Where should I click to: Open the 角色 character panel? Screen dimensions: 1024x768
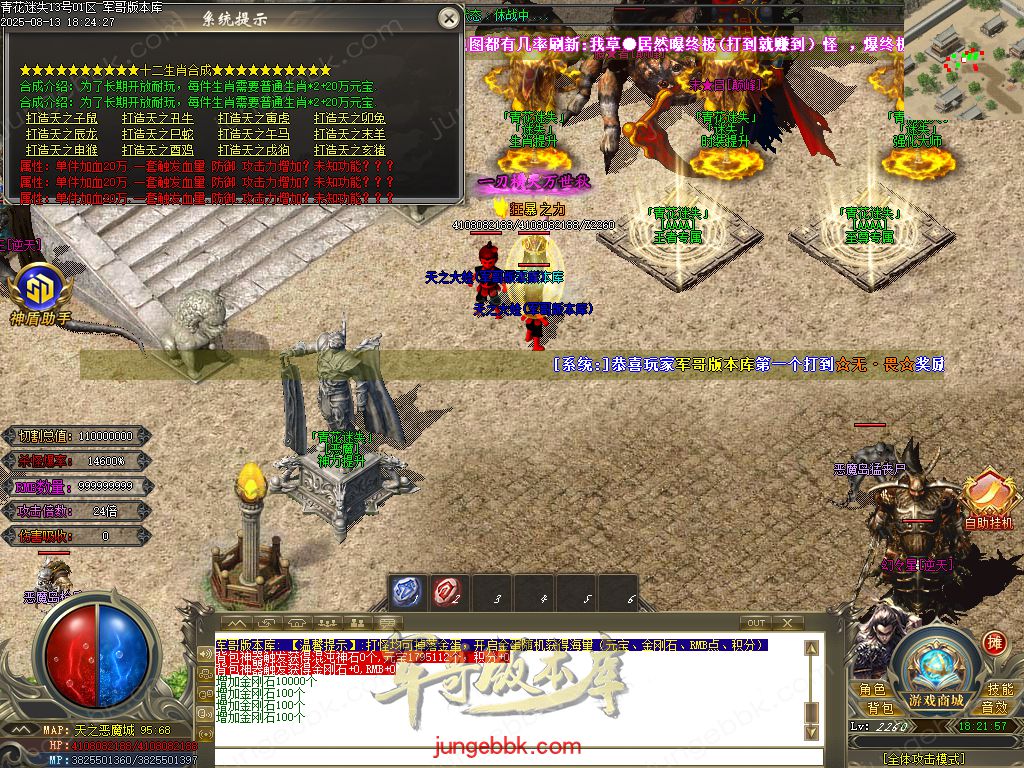(x=872, y=690)
